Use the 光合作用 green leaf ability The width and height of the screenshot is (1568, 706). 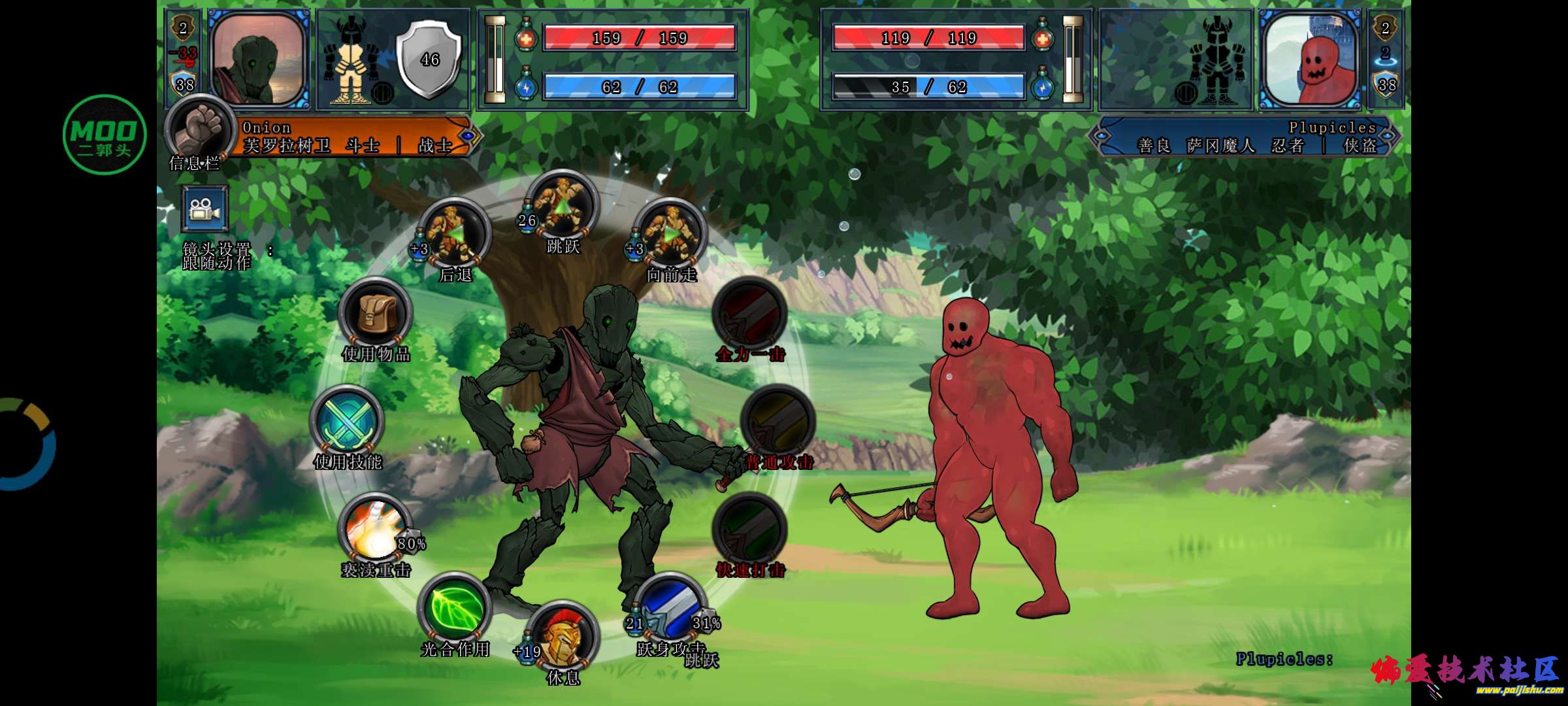455,608
